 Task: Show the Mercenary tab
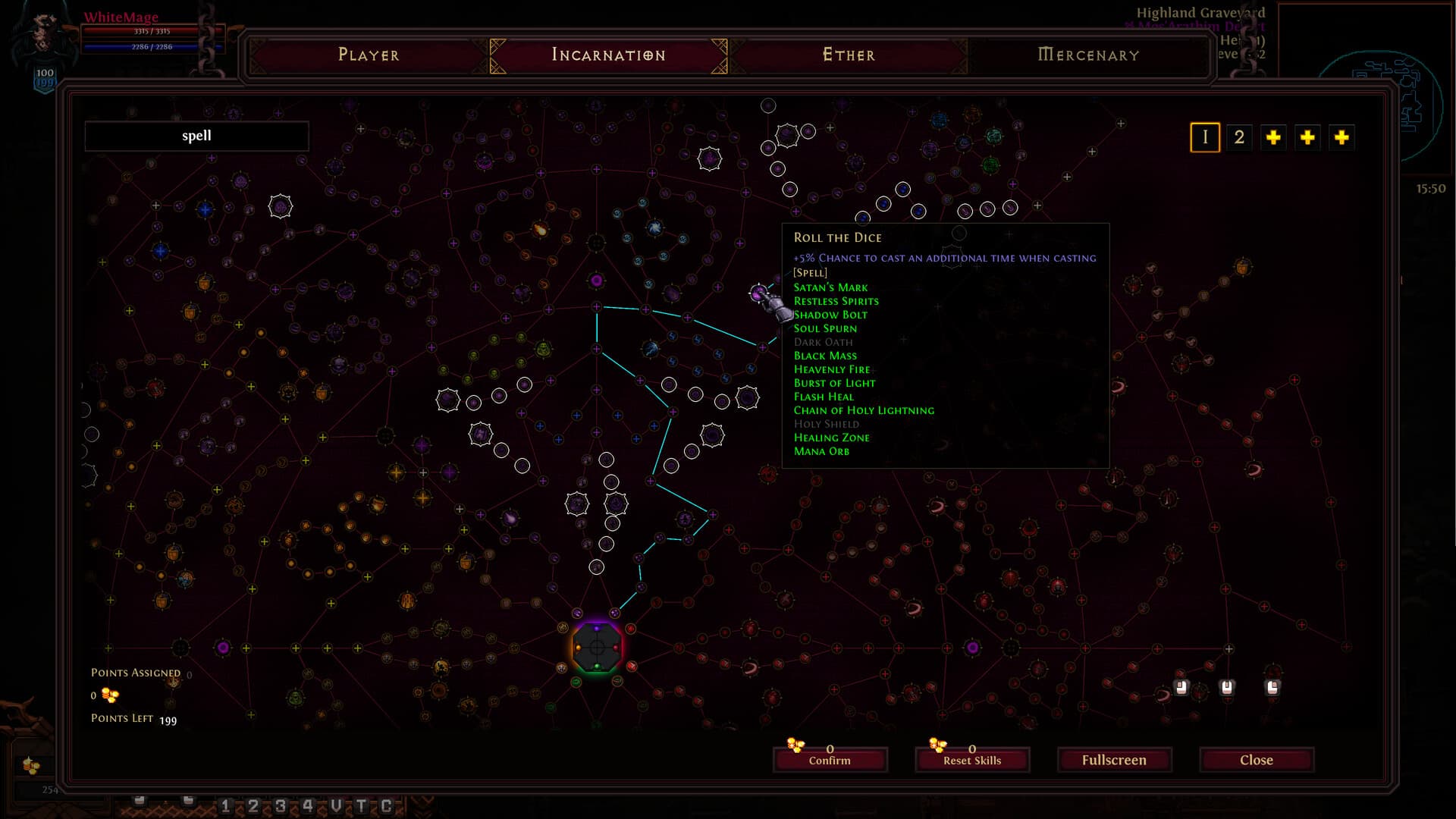1088,55
